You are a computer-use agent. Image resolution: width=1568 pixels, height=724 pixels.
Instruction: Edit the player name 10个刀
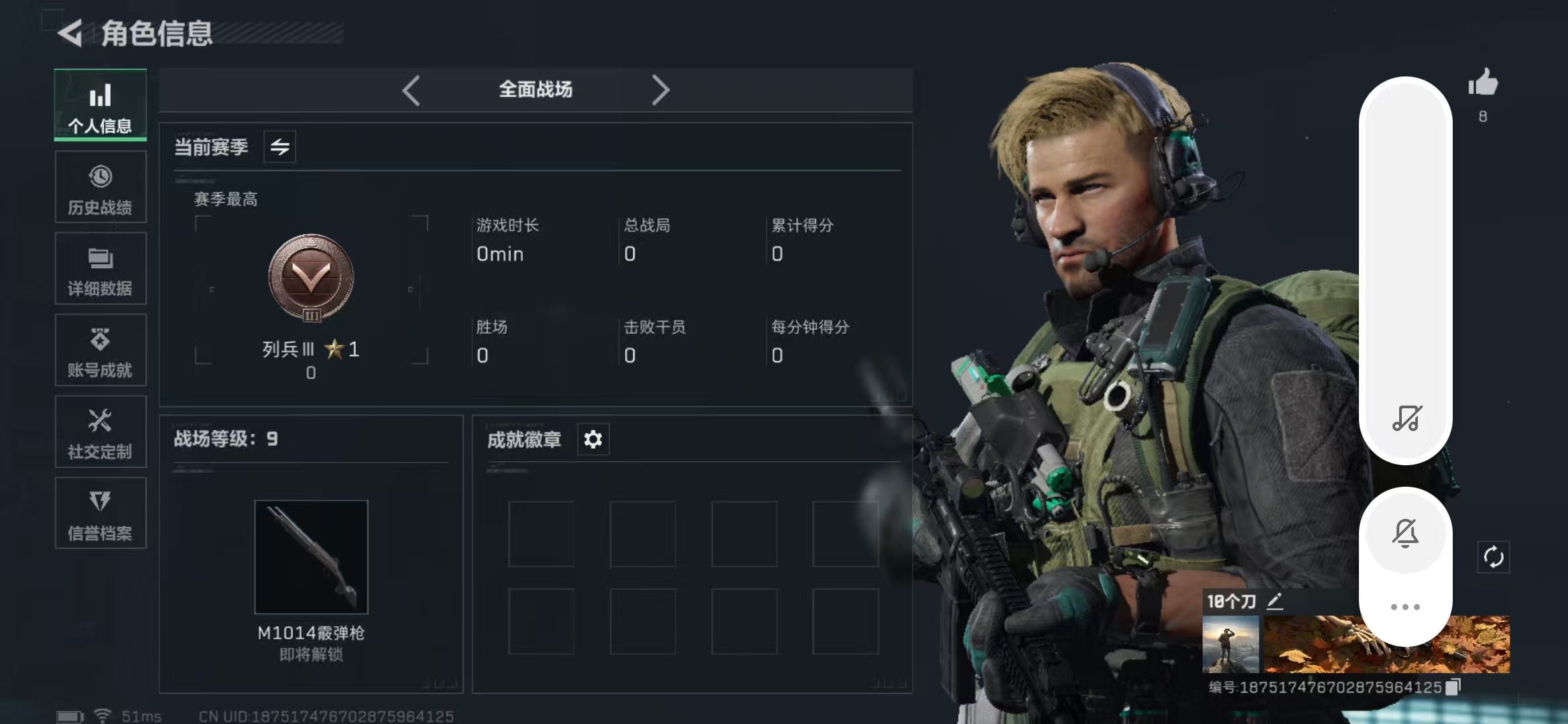click(x=1275, y=601)
